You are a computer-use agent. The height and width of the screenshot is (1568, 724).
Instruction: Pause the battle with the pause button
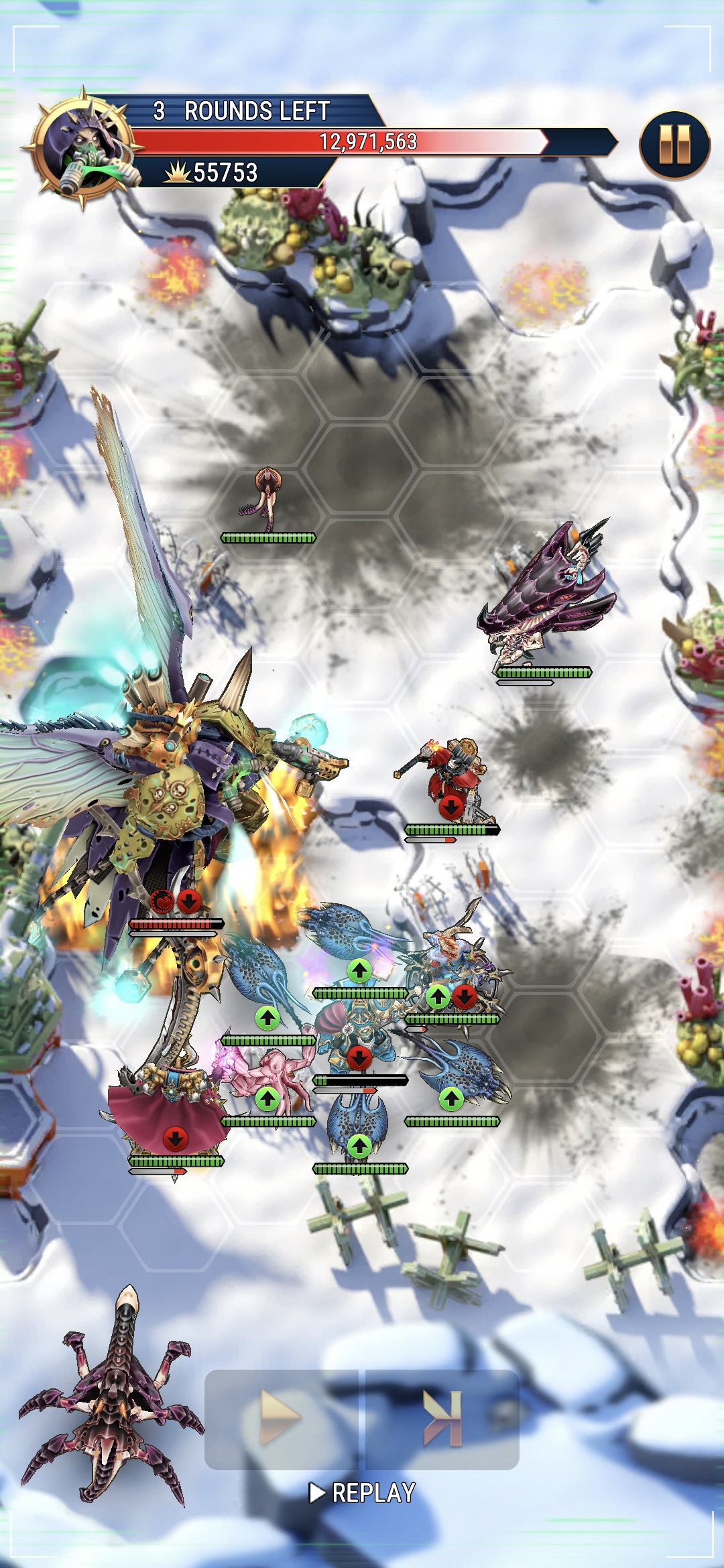click(x=674, y=145)
